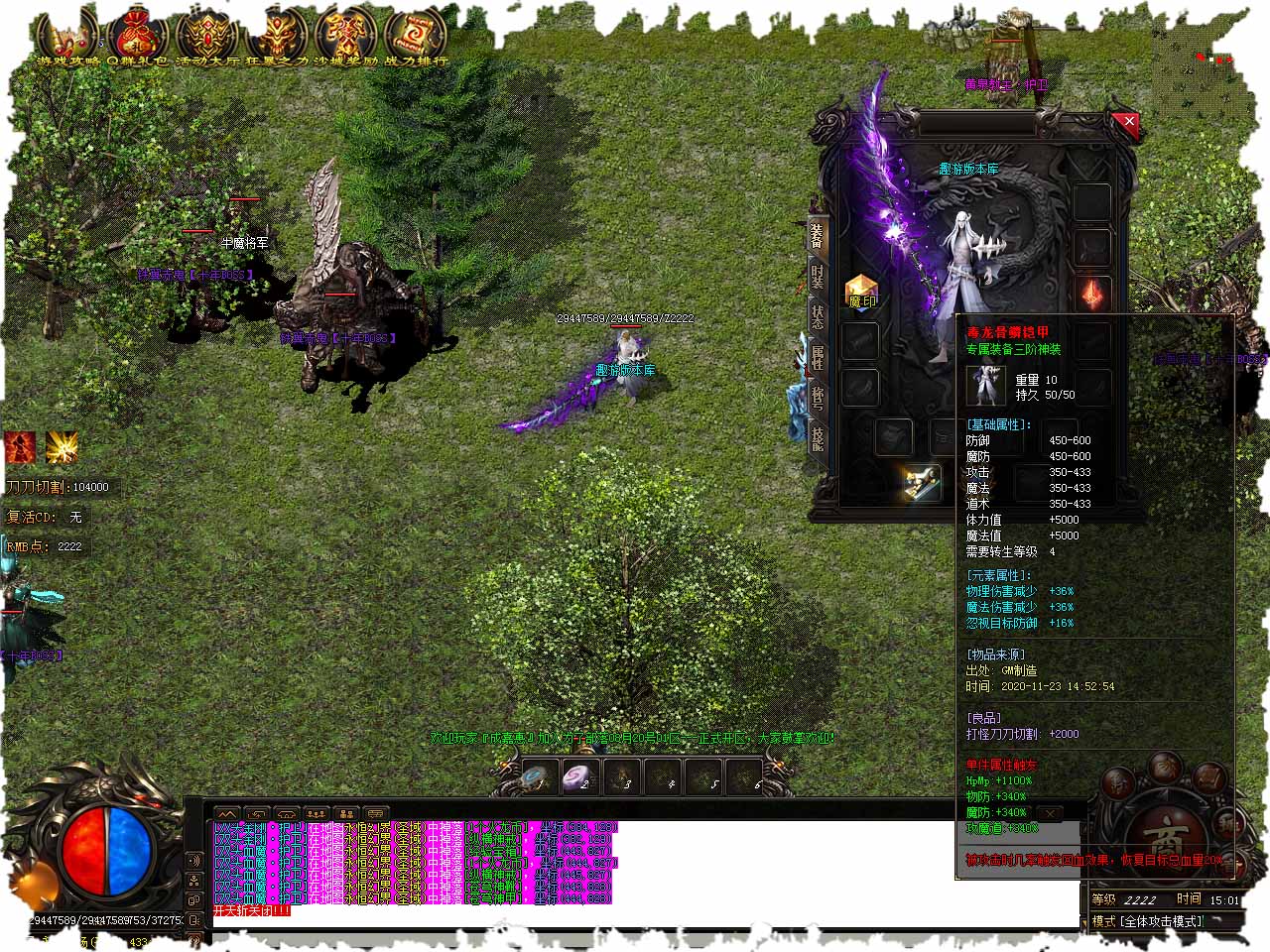The height and width of the screenshot is (952, 1270).
Task: Open the 沙城奖励 rewards icon
Action: point(346,36)
